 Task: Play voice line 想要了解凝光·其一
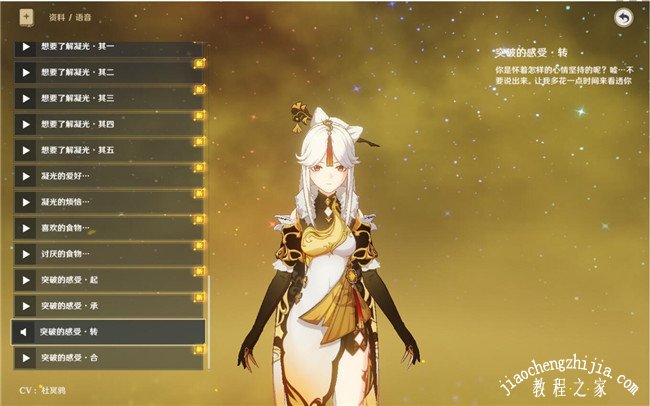coord(108,48)
